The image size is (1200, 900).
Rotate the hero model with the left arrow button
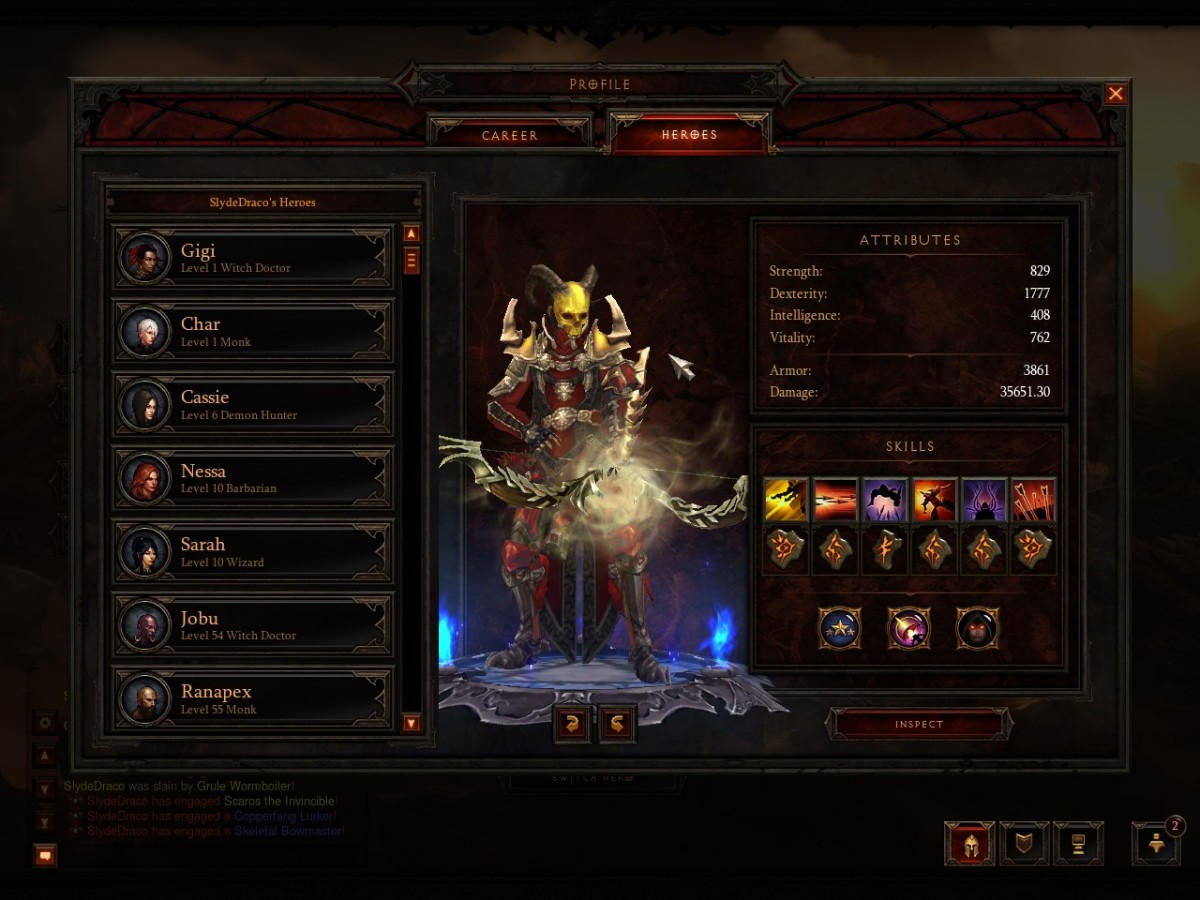(x=572, y=723)
